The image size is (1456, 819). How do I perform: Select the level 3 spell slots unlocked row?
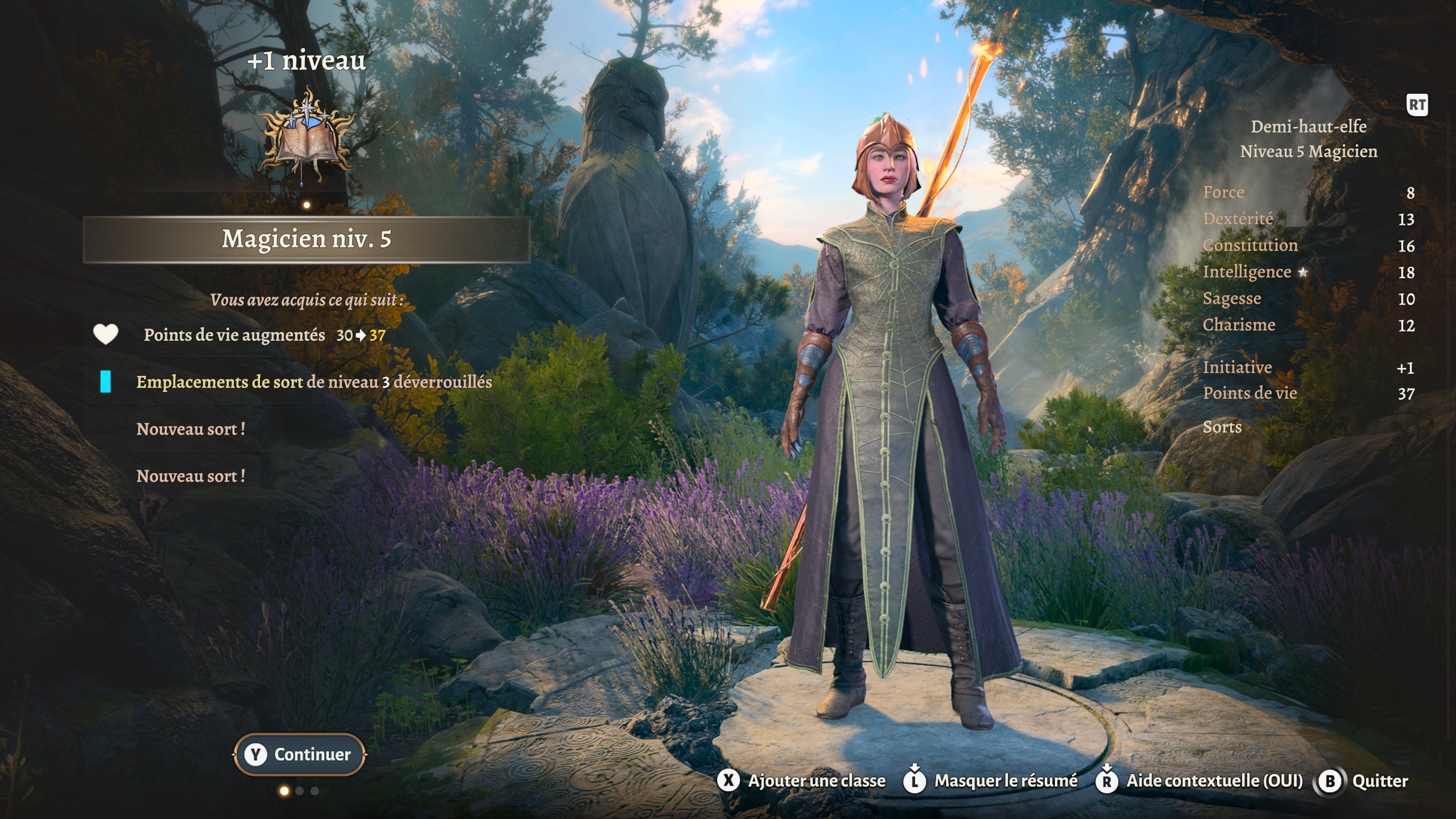[314, 382]
